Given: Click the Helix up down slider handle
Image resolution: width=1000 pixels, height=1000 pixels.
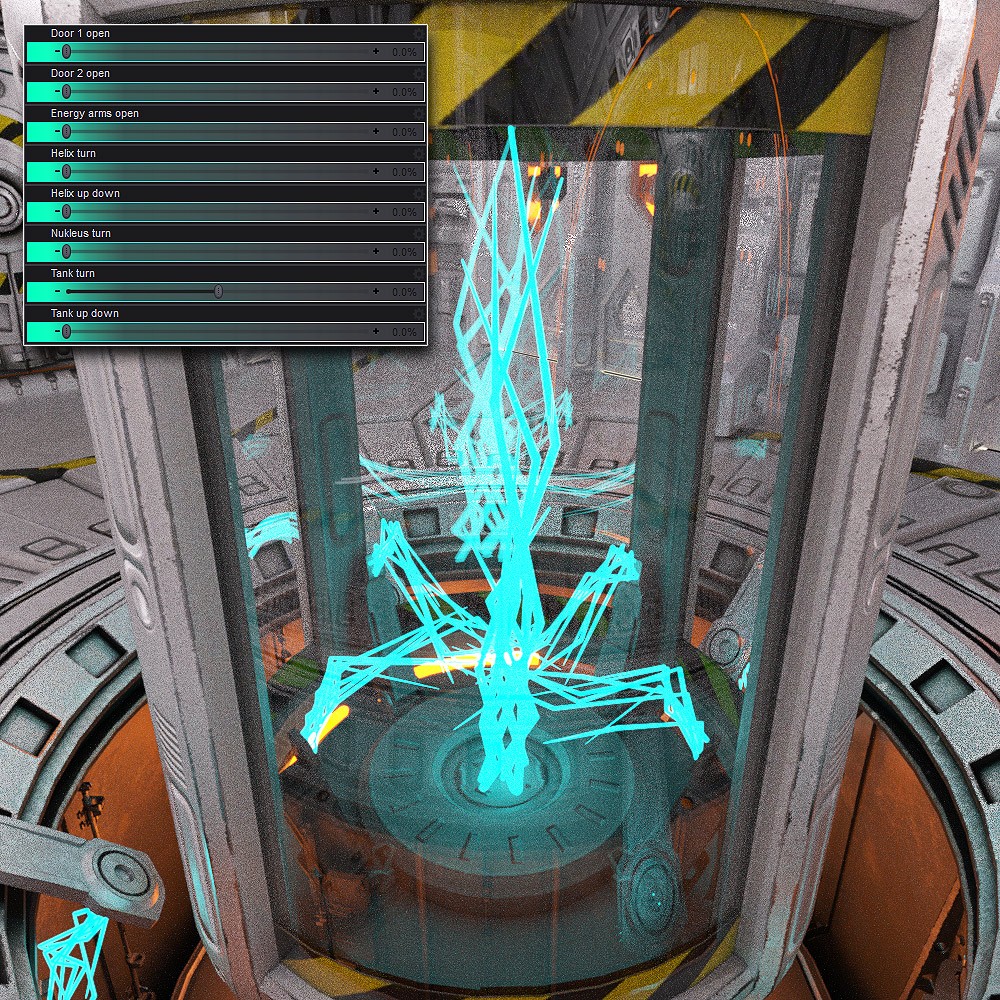Looking at the screenshot, I should tap(66, 211).
